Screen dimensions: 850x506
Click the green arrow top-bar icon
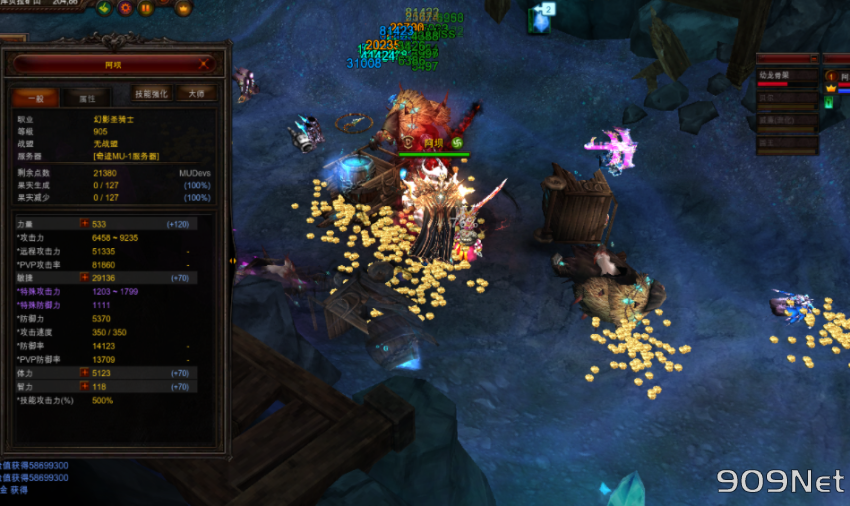pyautogui.click(x=104, y=8)
